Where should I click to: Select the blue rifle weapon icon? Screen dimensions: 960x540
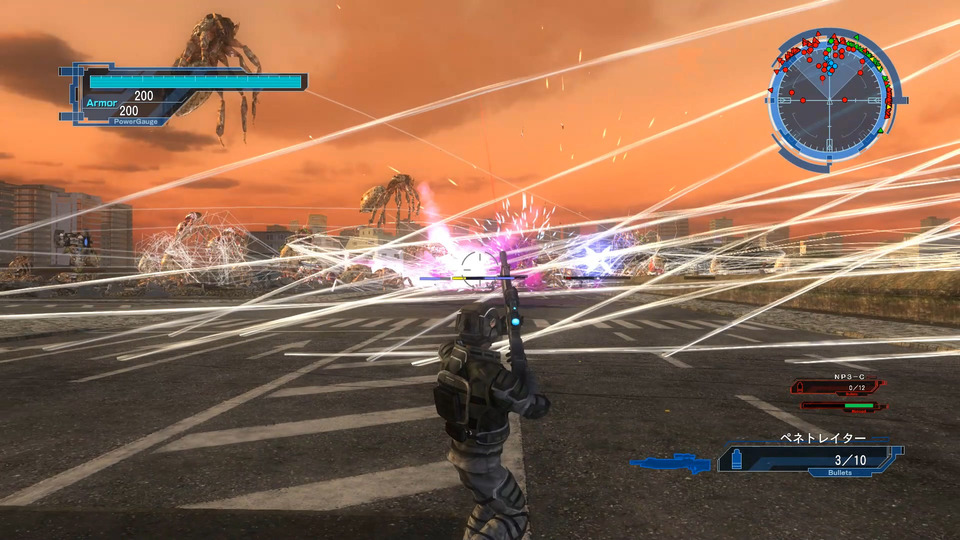(x=669, y=462)
